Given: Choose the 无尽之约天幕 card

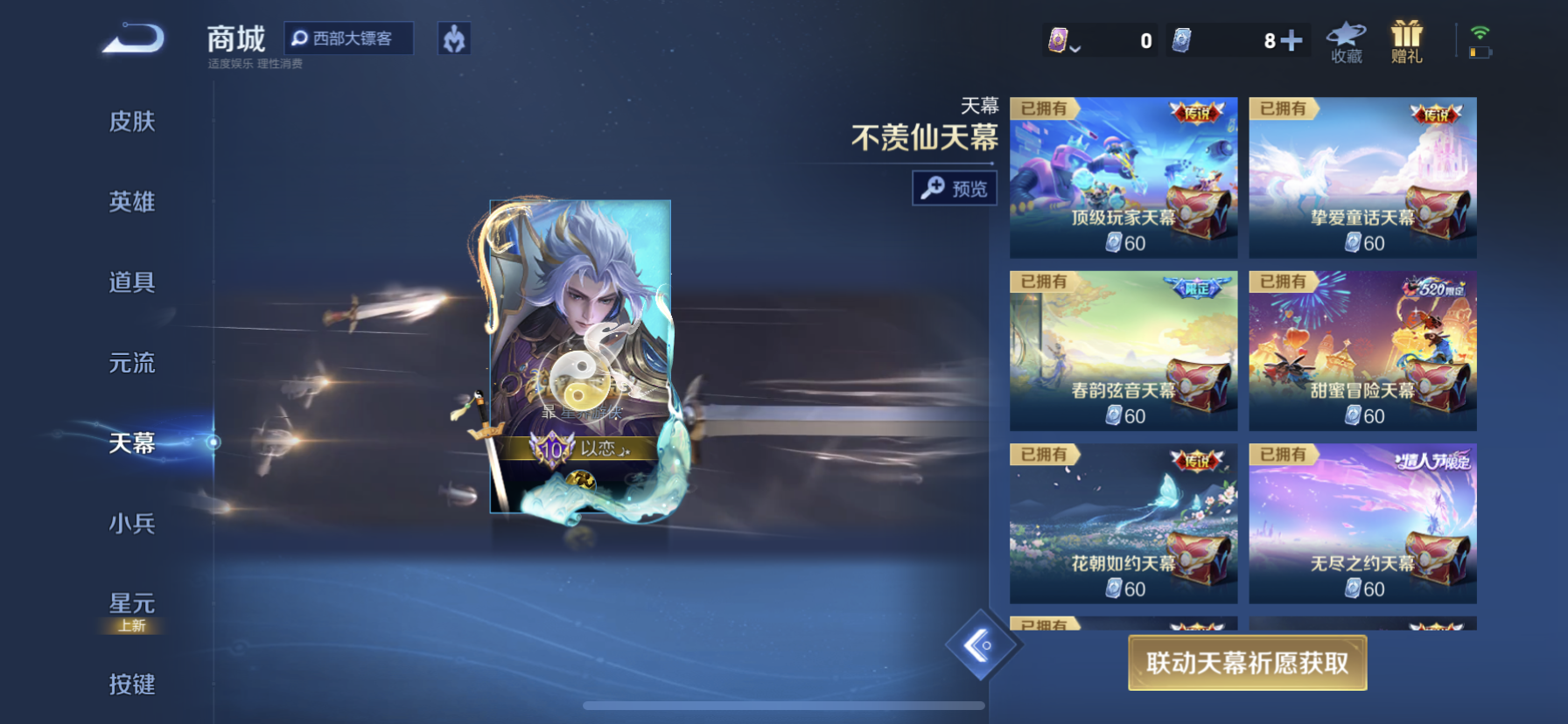Looking at the screenshot, I should (x=1362, y=524).
